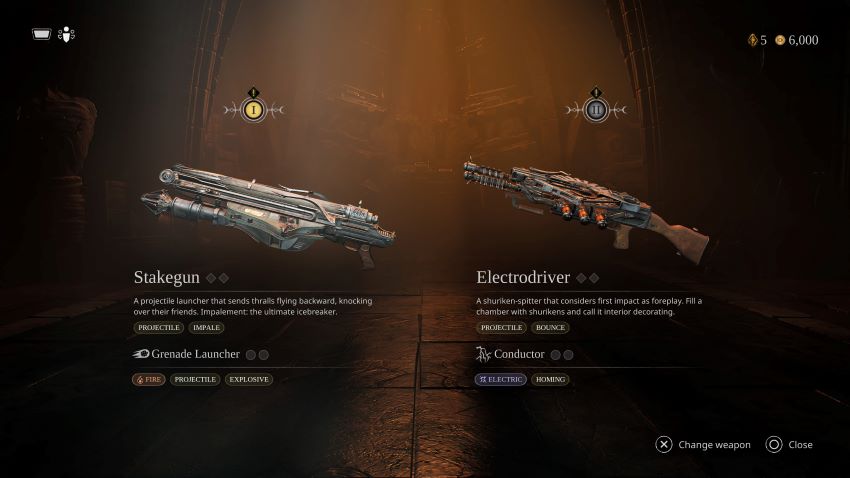The height and width of the screenshot is (478, 850).
Task: Click the Bounce tag under Electrodriver
Action: pyautogui.click(x=550, y=327)
